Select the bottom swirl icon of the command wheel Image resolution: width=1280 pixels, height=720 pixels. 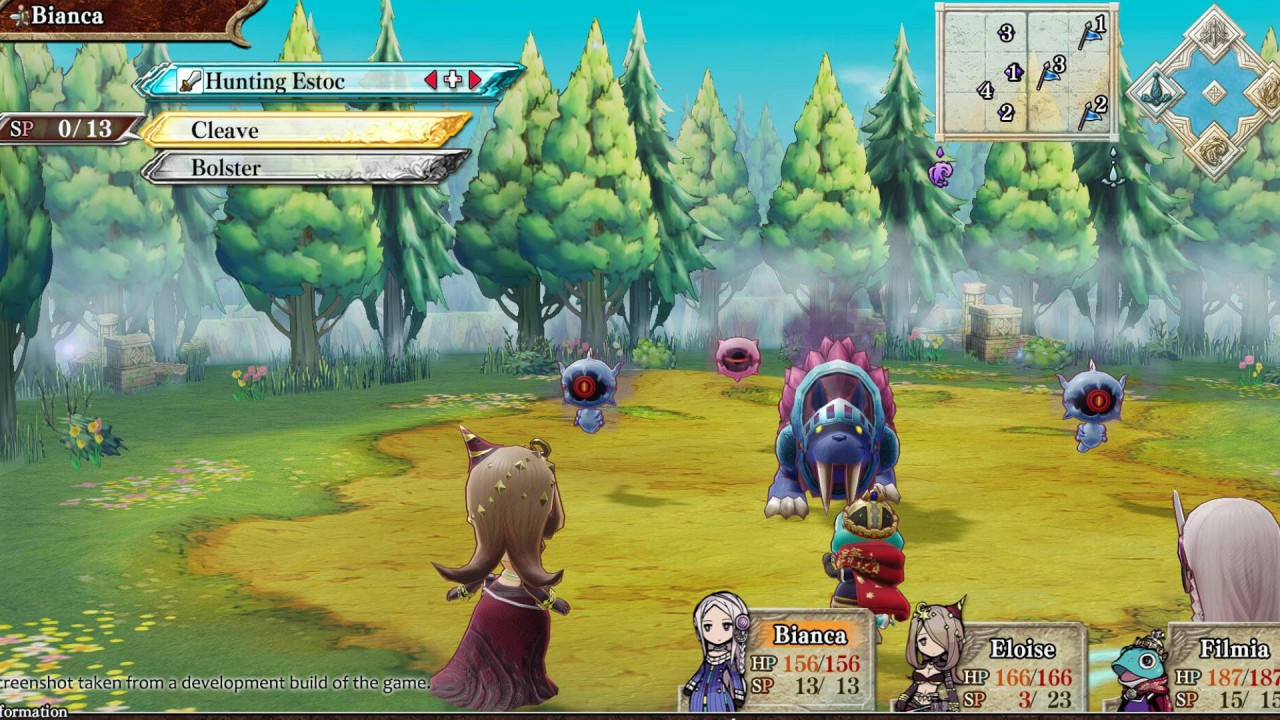tap(1214, 148)
